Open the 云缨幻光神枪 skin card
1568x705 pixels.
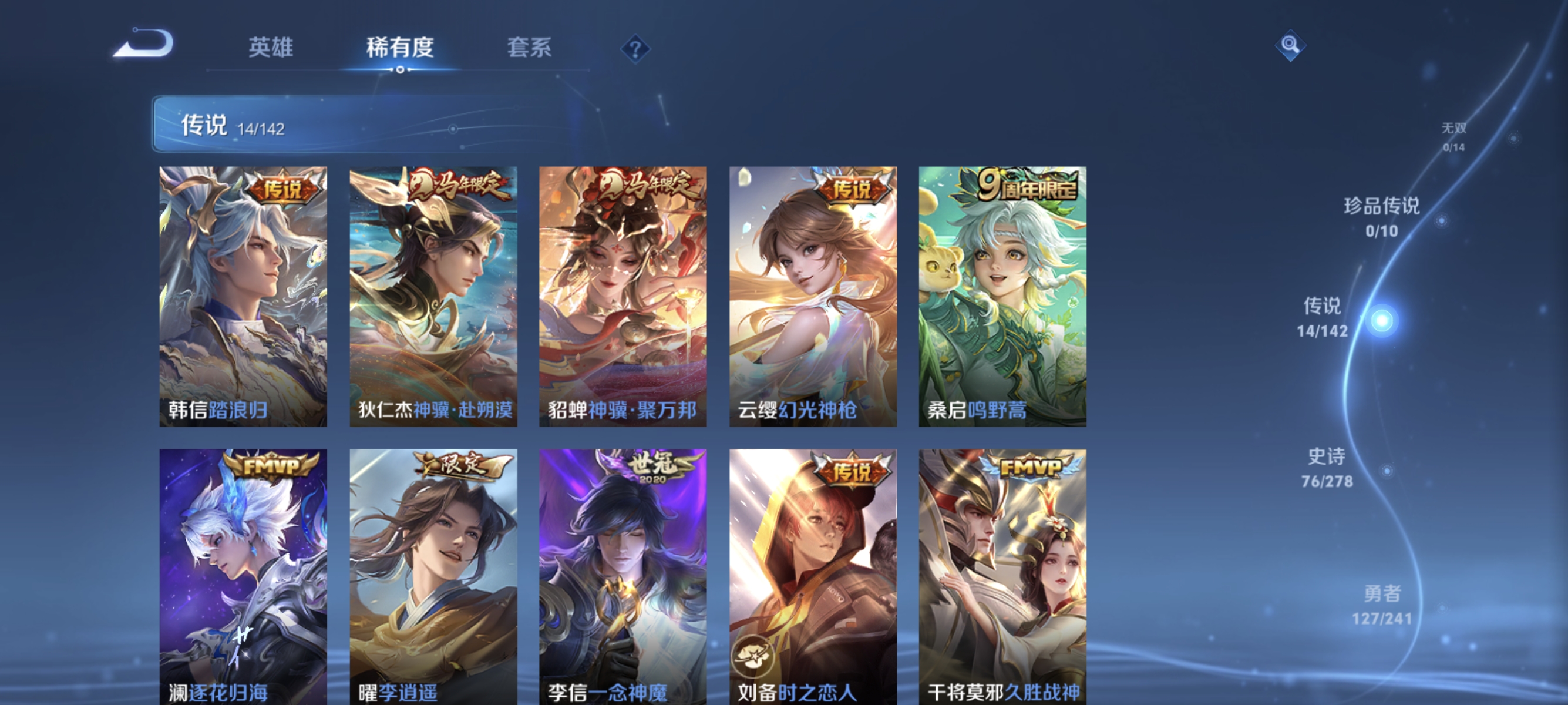coord(814,298)
